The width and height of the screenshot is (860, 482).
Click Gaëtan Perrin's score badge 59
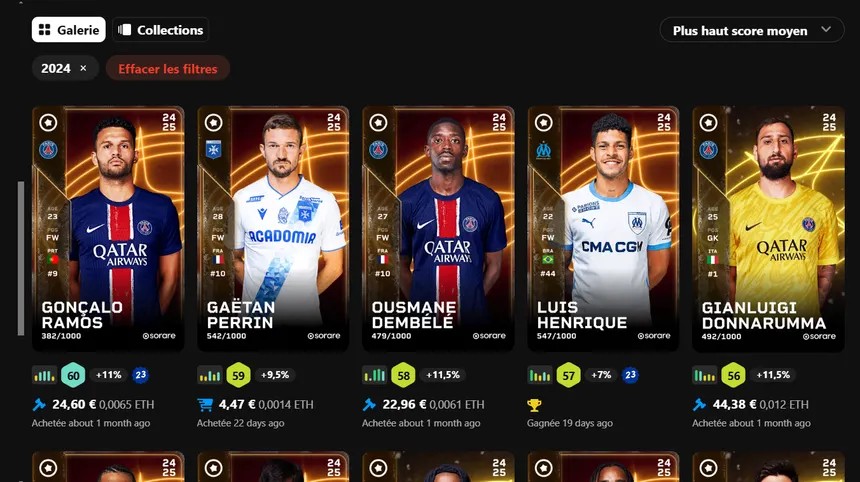click(238, 375)
